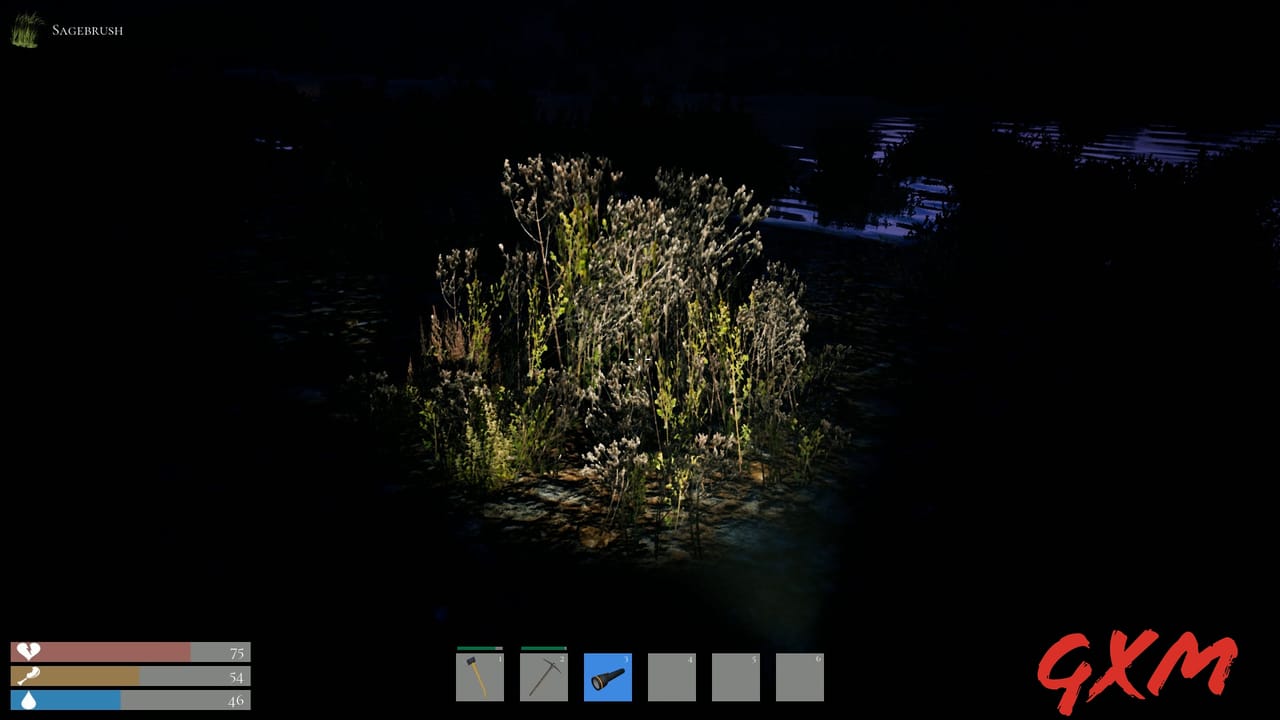Select the hatchet in hotbar slot 1
The width and height of the screenshot is (1280, 720).
pyautogui.click(x=480, y=677)
